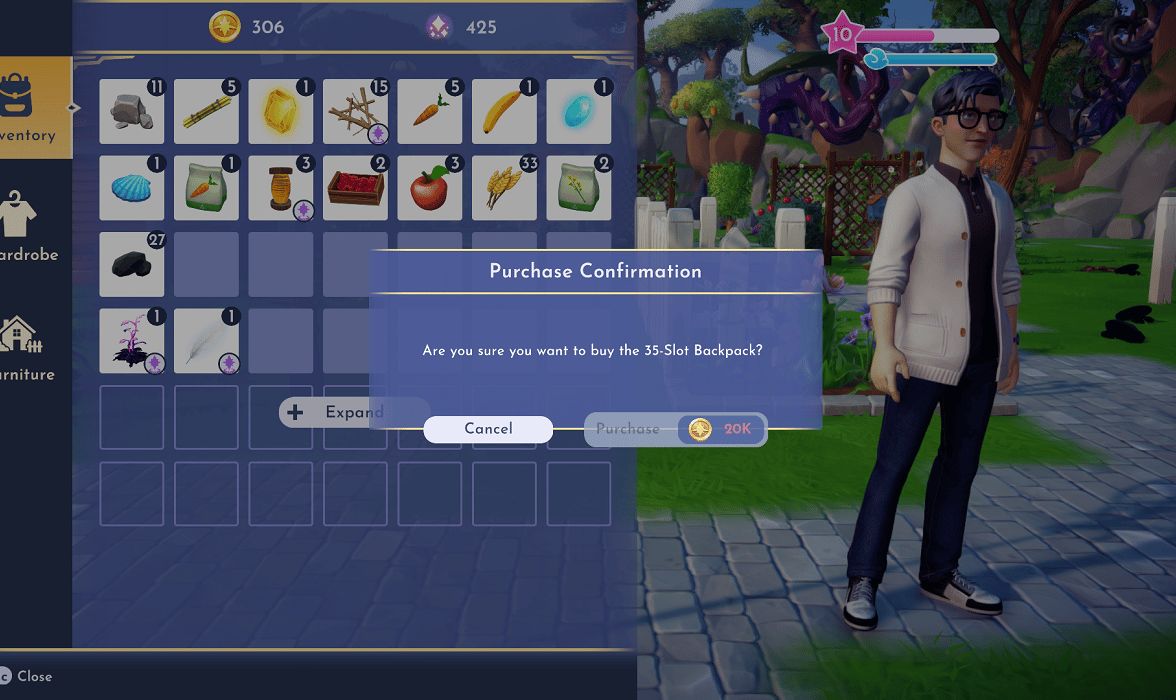Select the carrot item slot
Screen dimensions: 1176x700
[430, 112]
